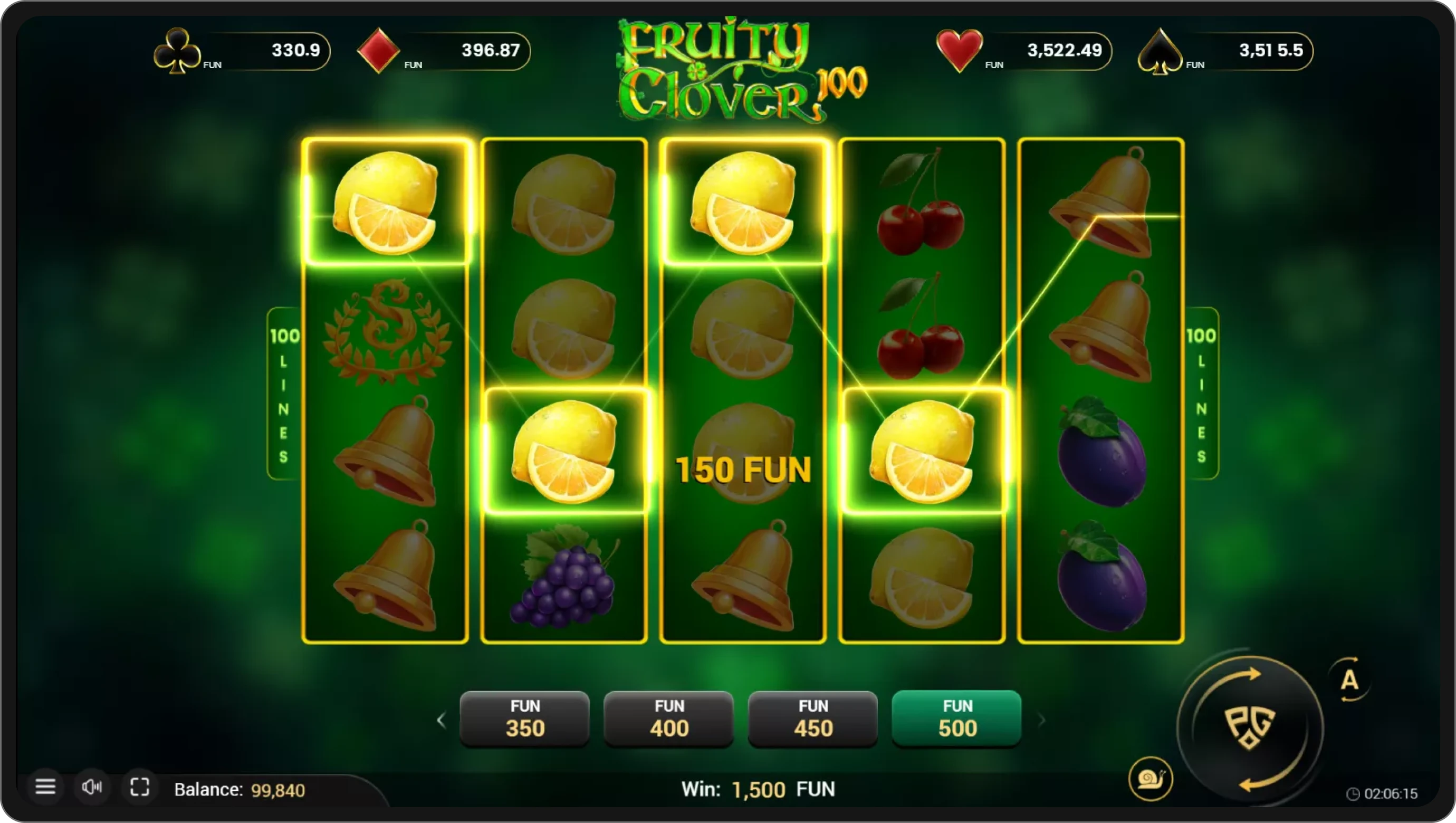Image resolution: width=1456 pixels, height=823 pixels.
Task: Choose the FUN 350 bet option
Action: click(524, 719)
